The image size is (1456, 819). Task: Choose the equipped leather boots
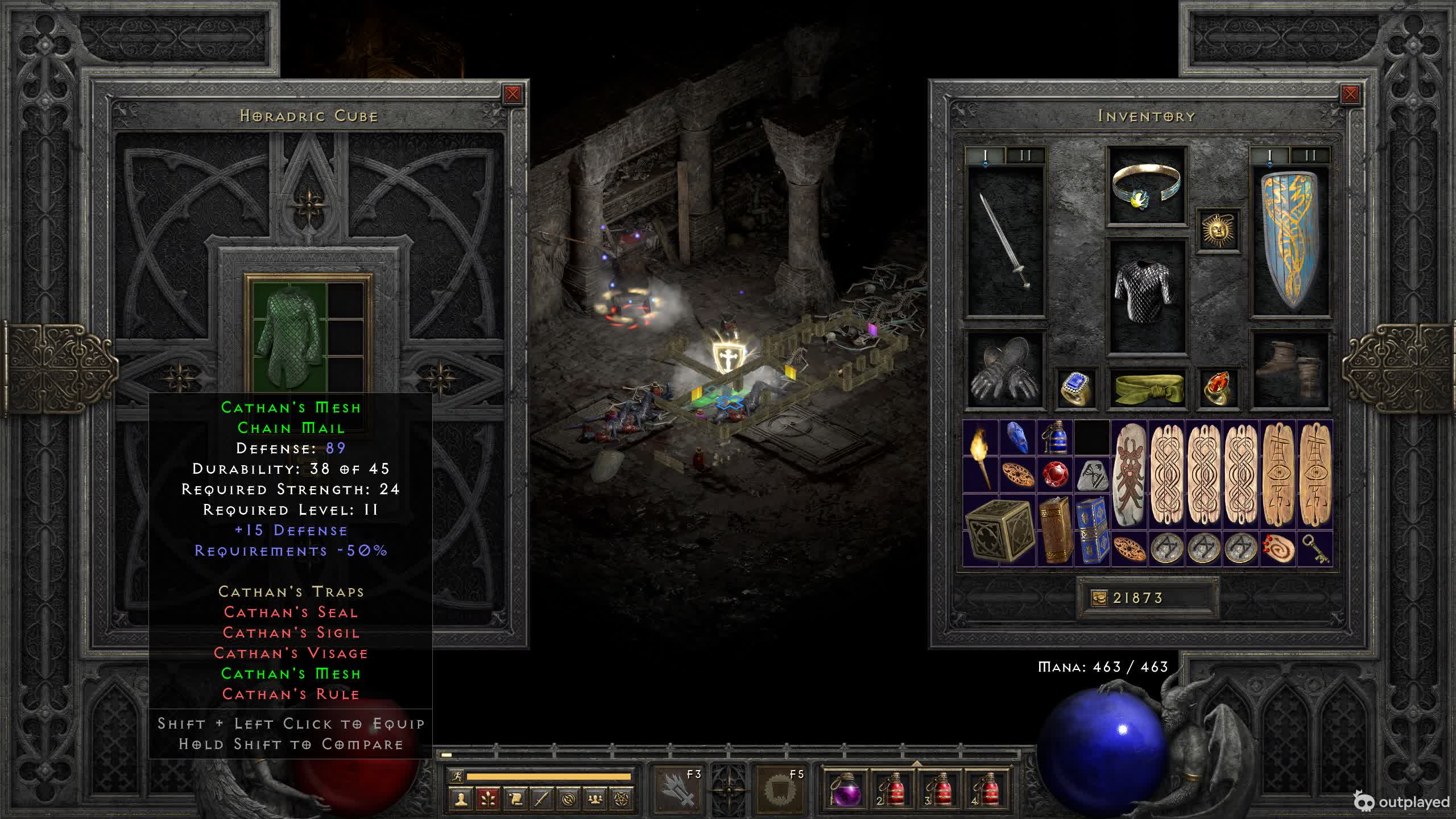pos(1290,369)
